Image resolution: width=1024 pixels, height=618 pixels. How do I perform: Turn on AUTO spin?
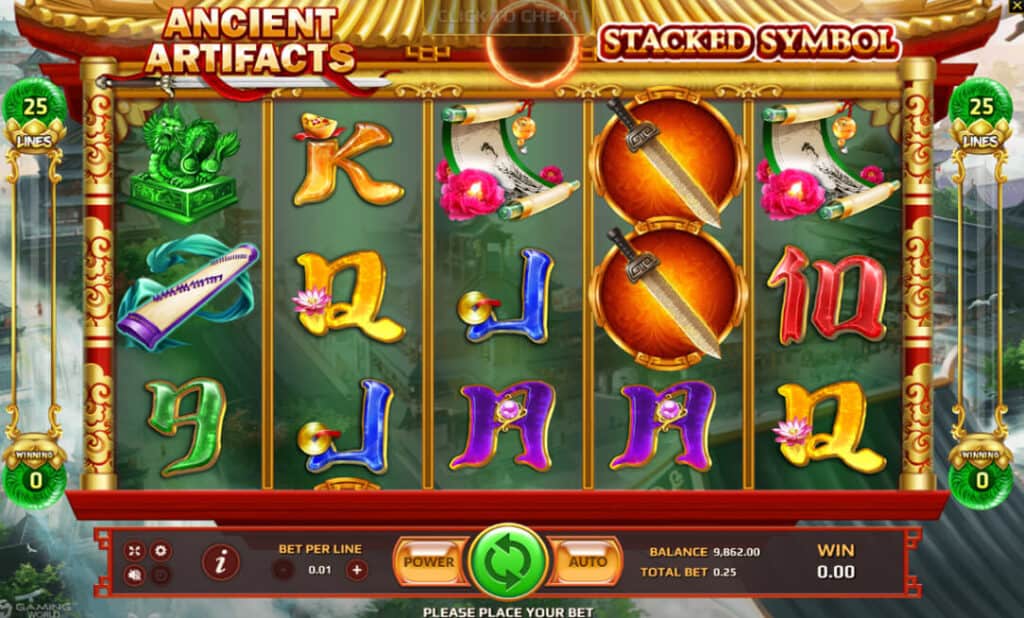point(587,562)
